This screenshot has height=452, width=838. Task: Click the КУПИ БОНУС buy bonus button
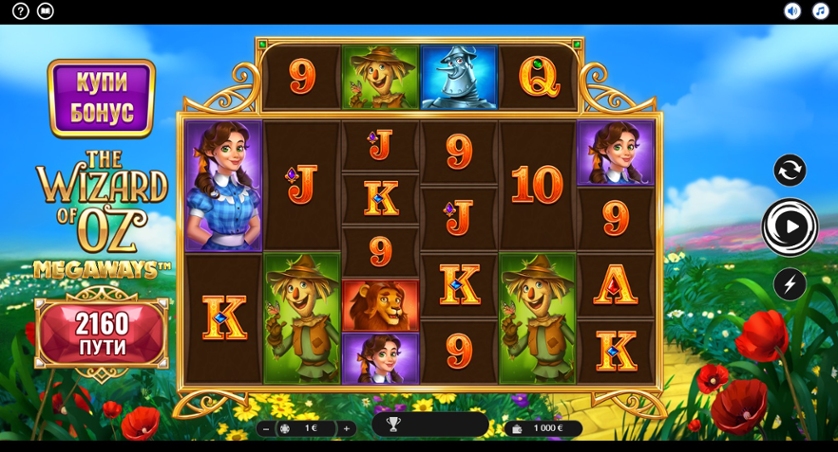point(101,98)
